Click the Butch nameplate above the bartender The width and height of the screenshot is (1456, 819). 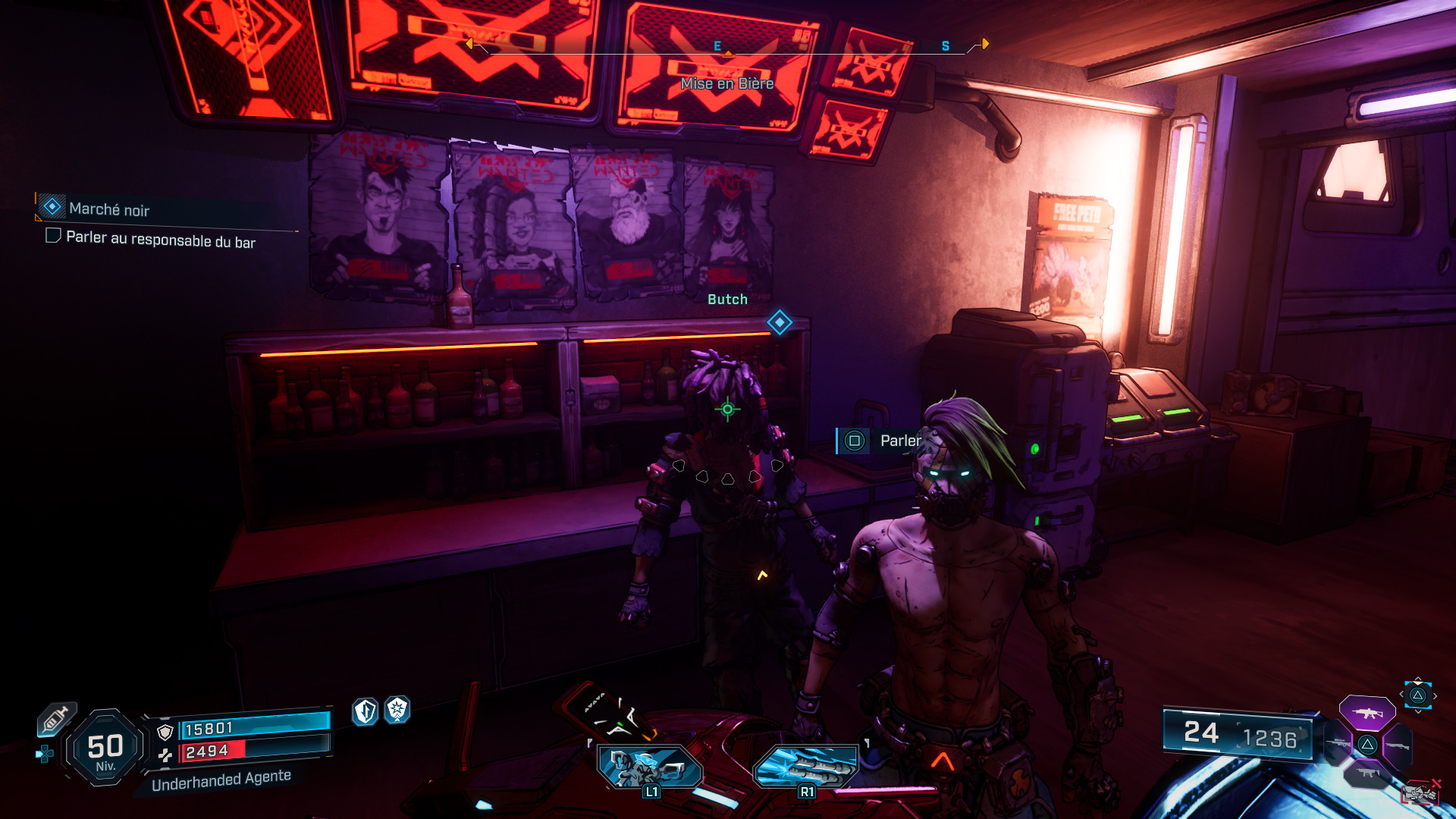coord(726,300)
